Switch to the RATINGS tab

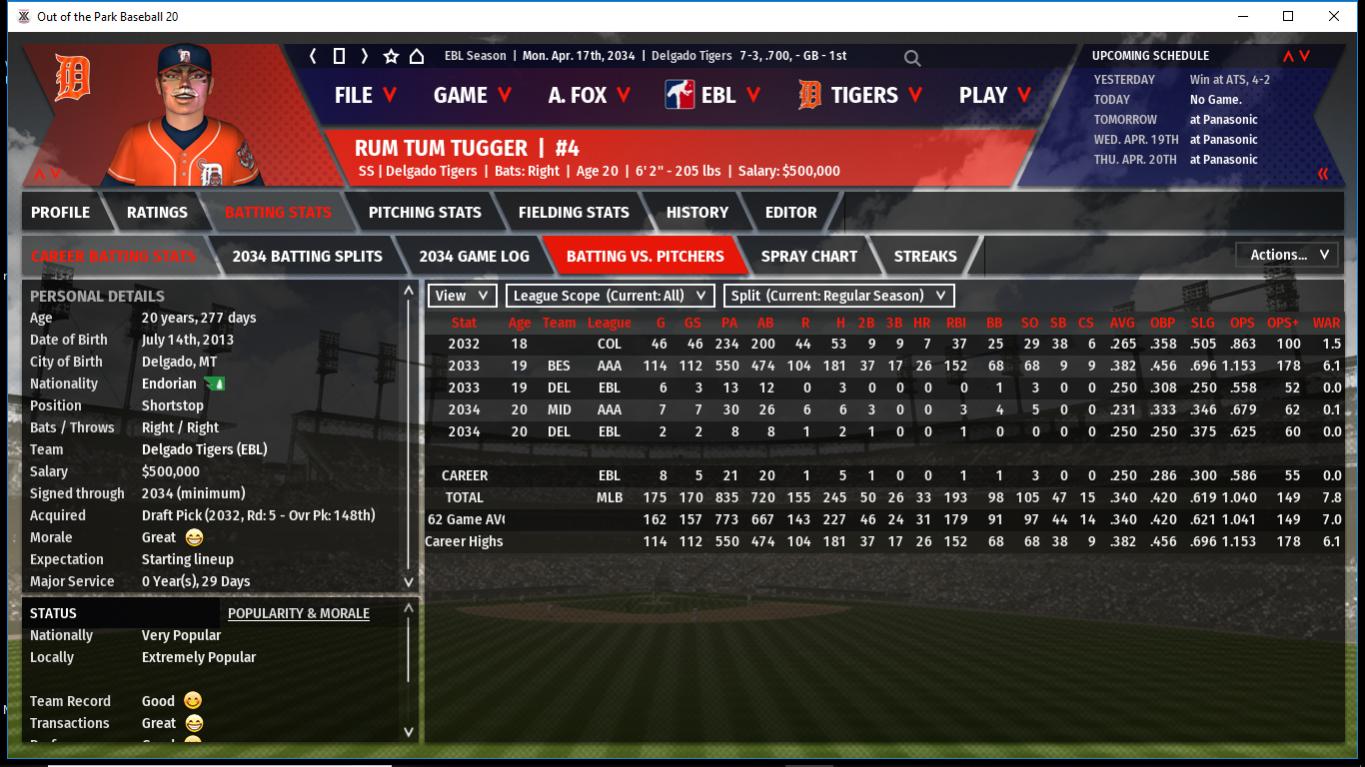click(157, 212)
